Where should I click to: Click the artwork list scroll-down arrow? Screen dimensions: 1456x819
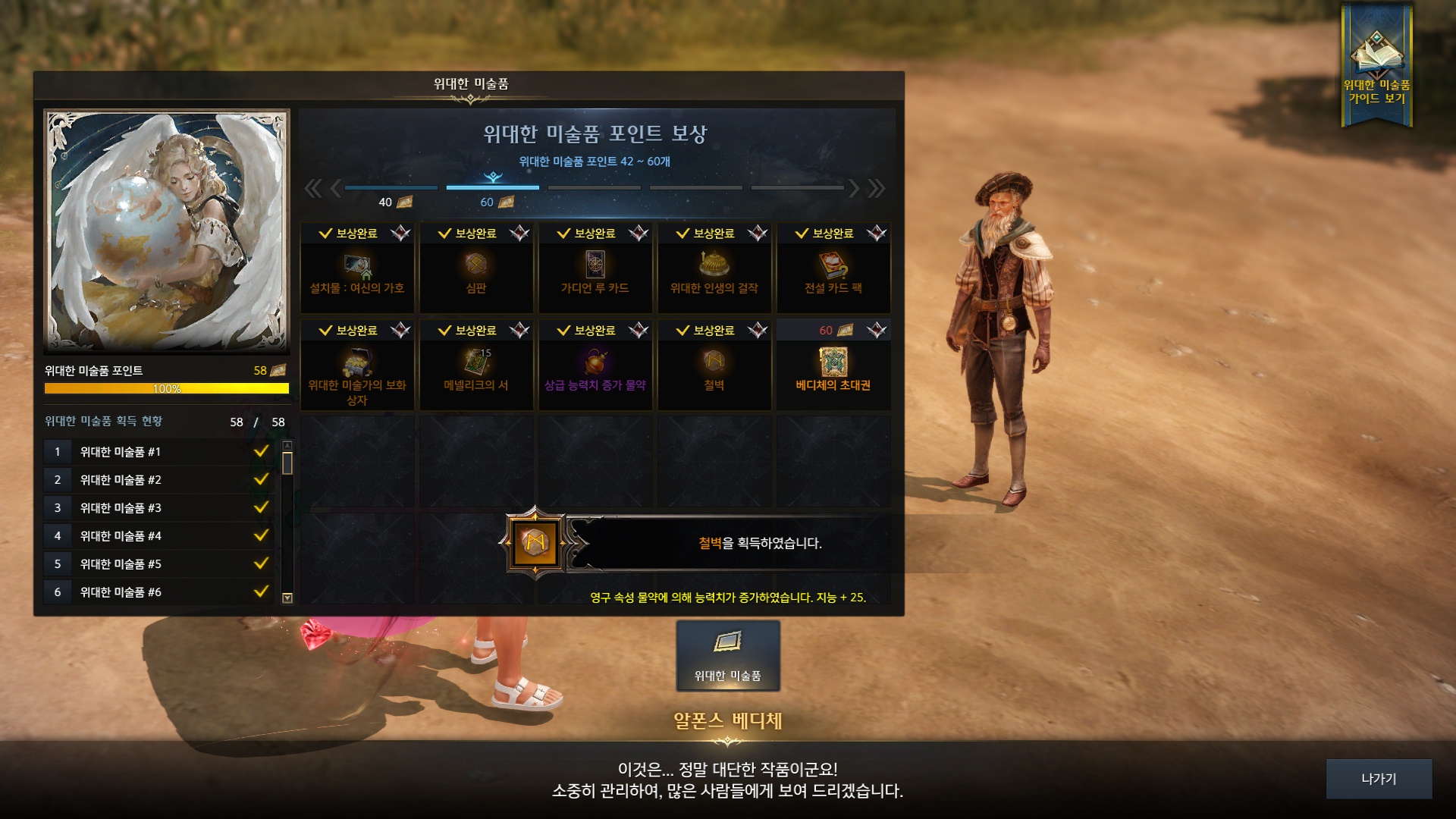pyautogui.click(x=287, y=598)
